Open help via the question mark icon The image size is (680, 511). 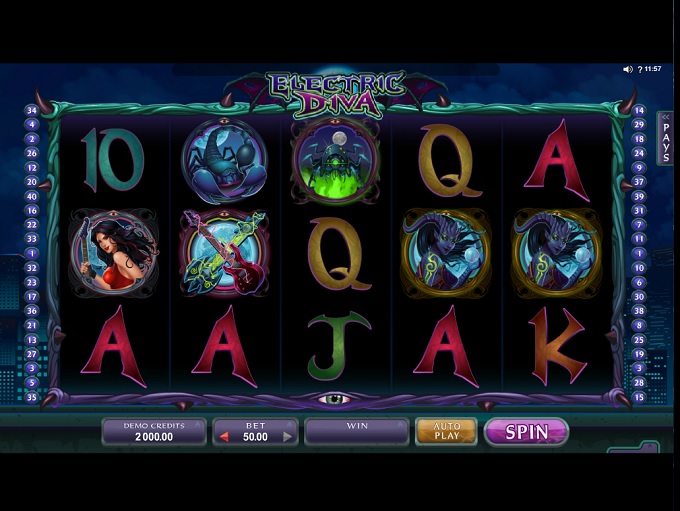click(x=641, y=69)
